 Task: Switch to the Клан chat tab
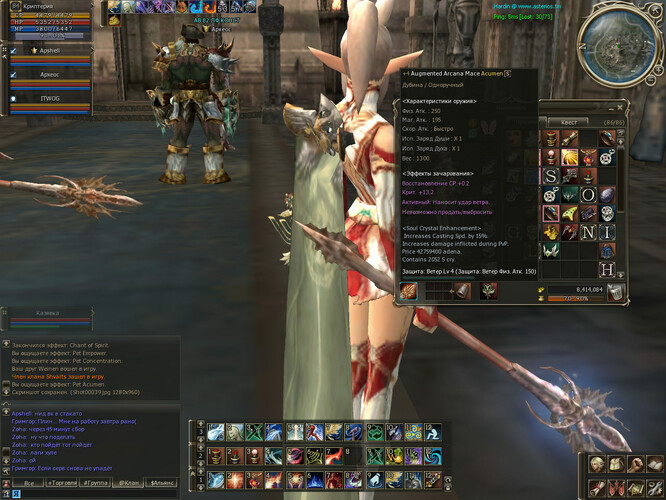[x=129, y=483]
